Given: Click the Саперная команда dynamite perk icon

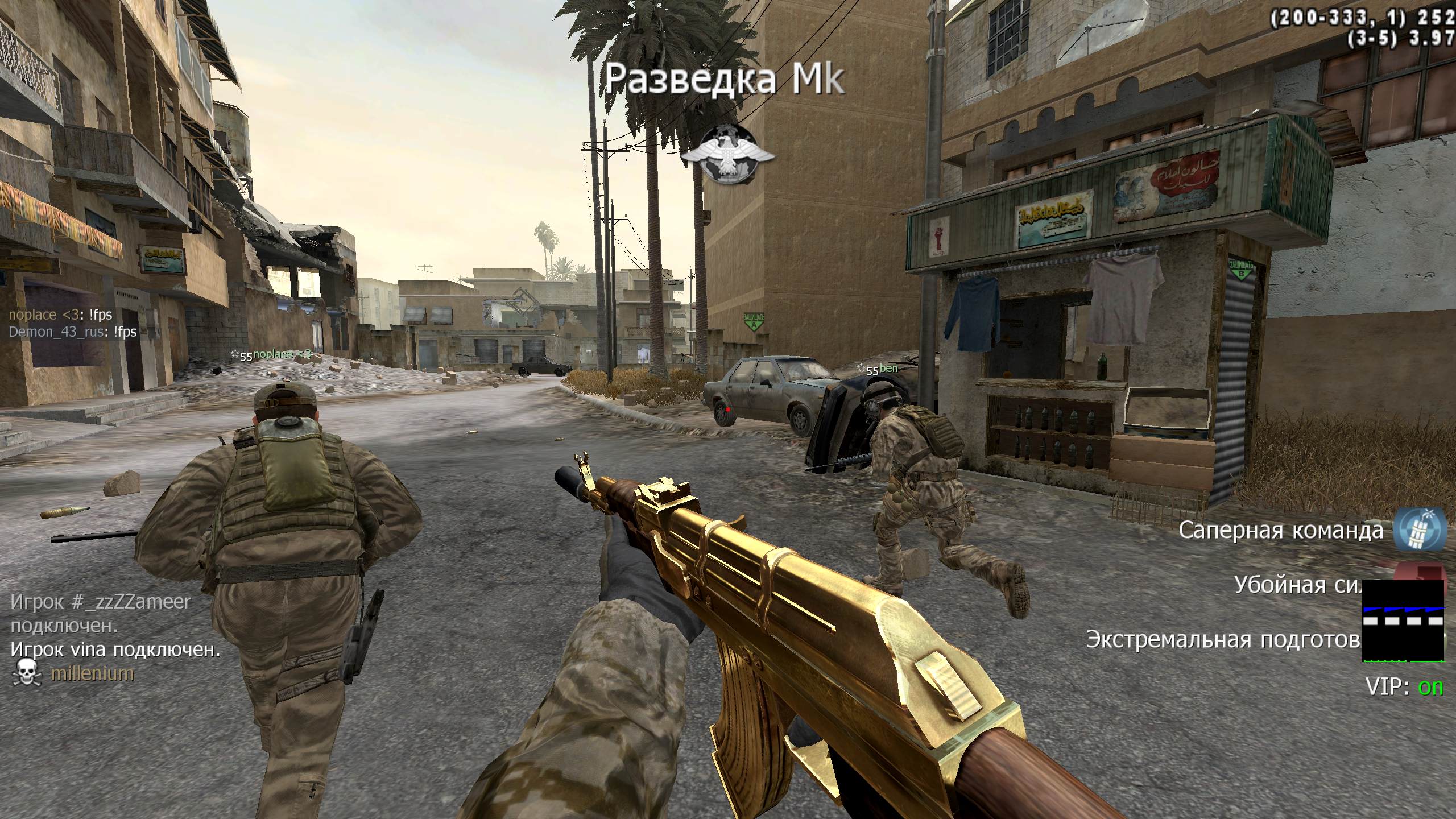Looking at the screenshot, I should tap(1420, 530).
